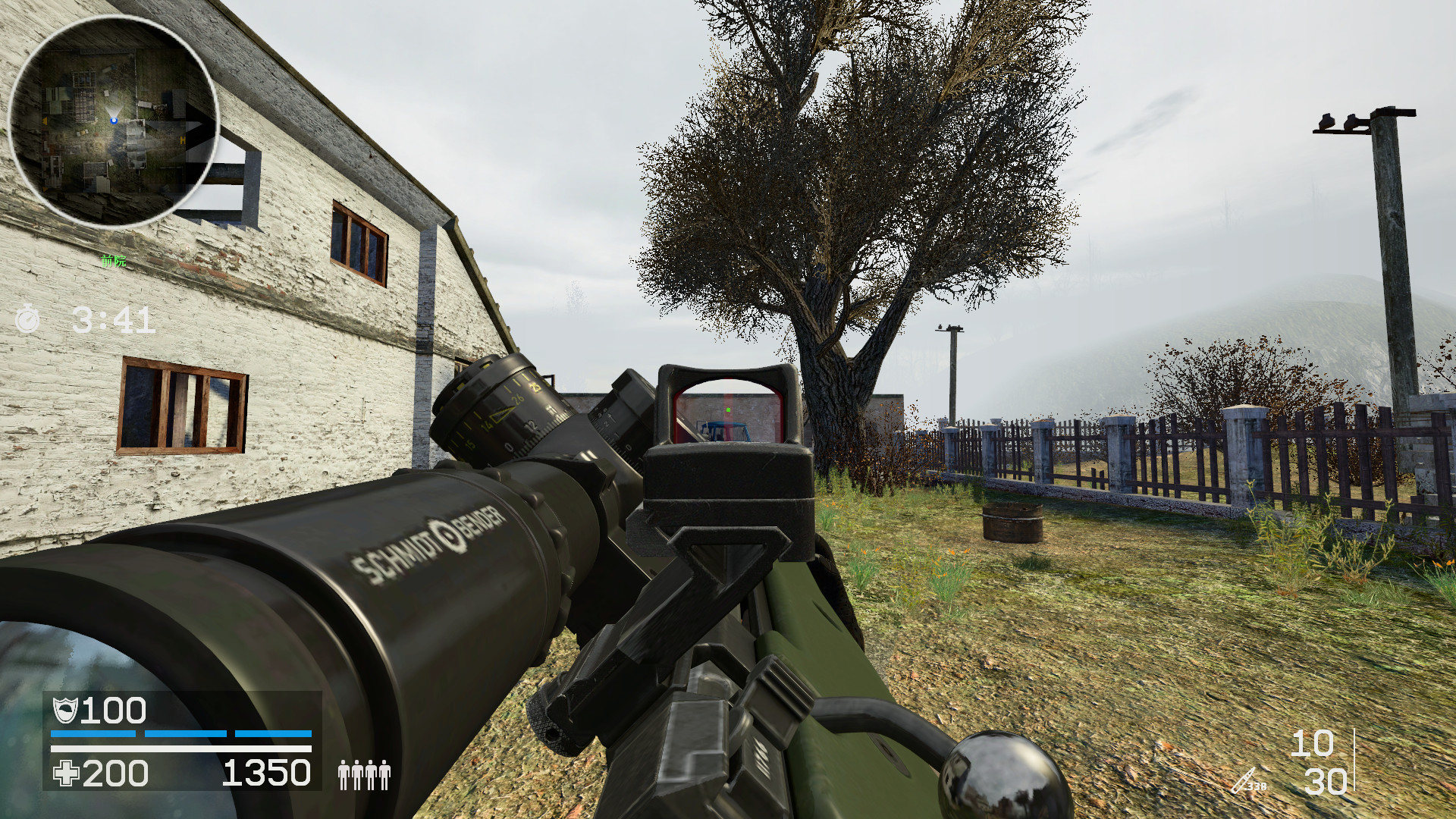Click the shield armor icon
Screen dimensions: 1456x819
[67, 711]
